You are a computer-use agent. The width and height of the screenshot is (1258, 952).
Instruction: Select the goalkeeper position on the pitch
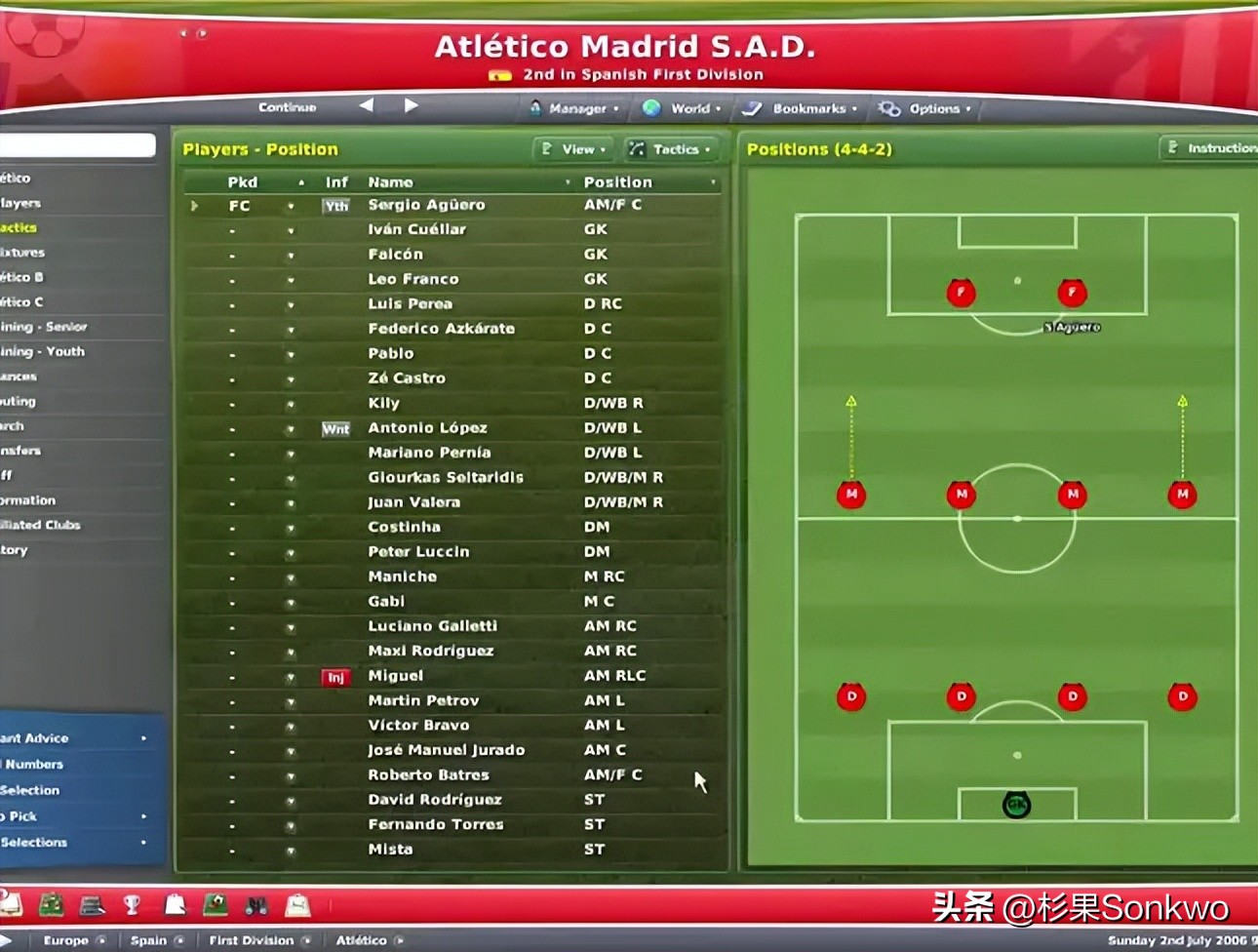click(1016, 805)
